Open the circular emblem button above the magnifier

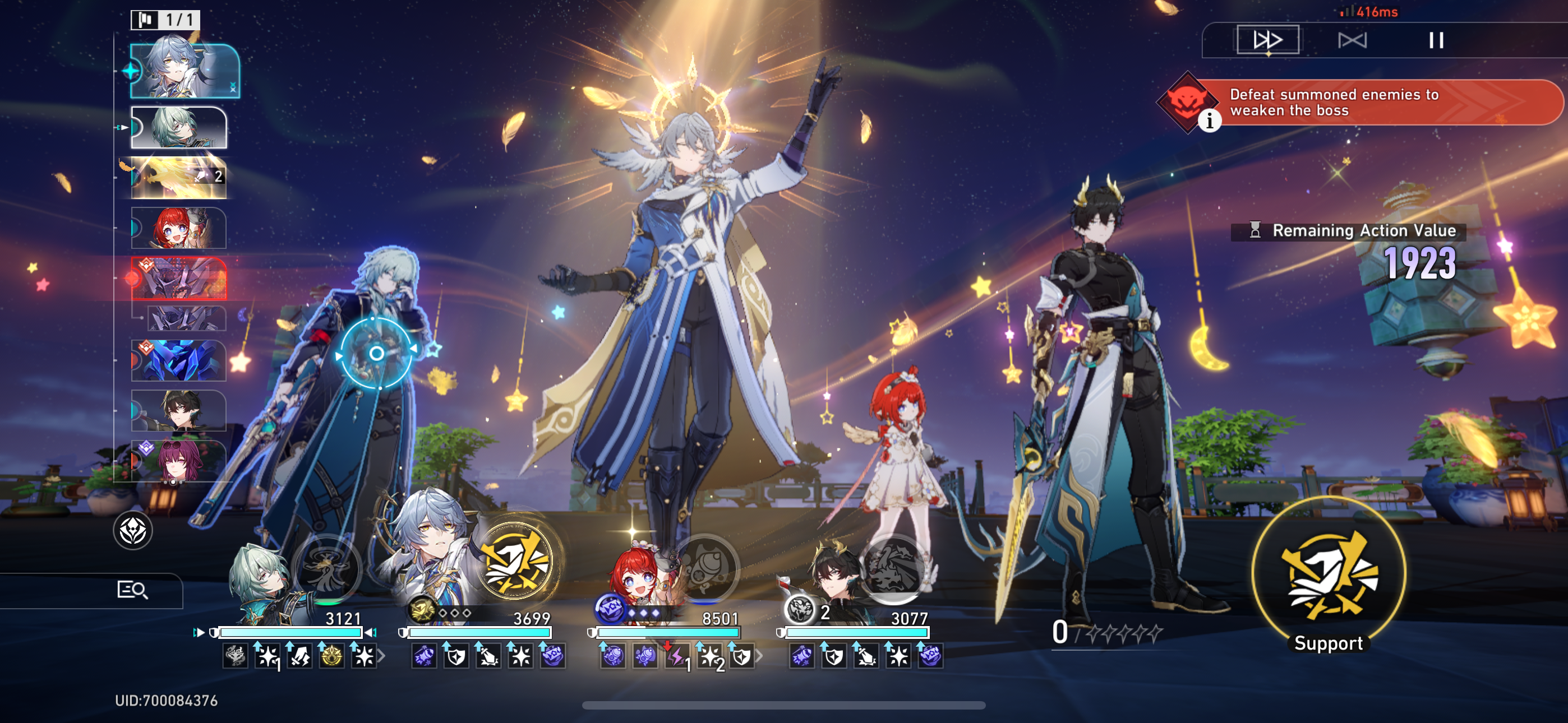coord(133,531)
